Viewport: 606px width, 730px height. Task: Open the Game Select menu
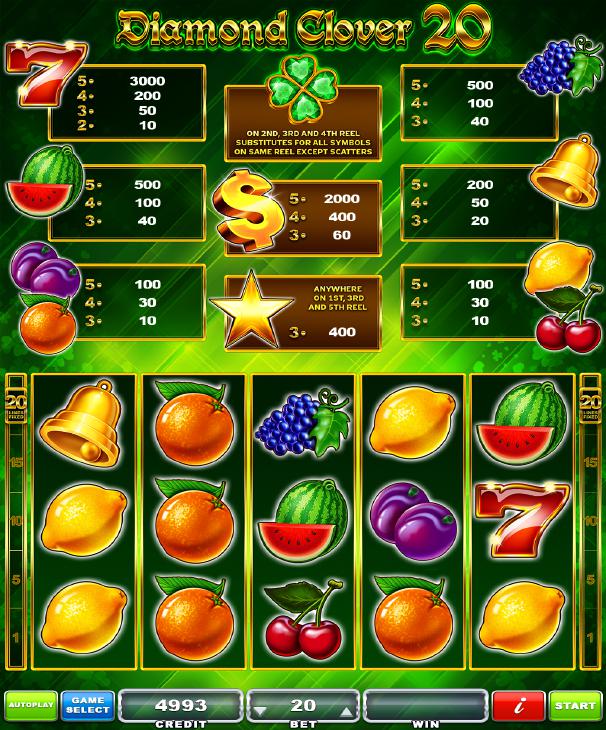[x=88, y=706]
